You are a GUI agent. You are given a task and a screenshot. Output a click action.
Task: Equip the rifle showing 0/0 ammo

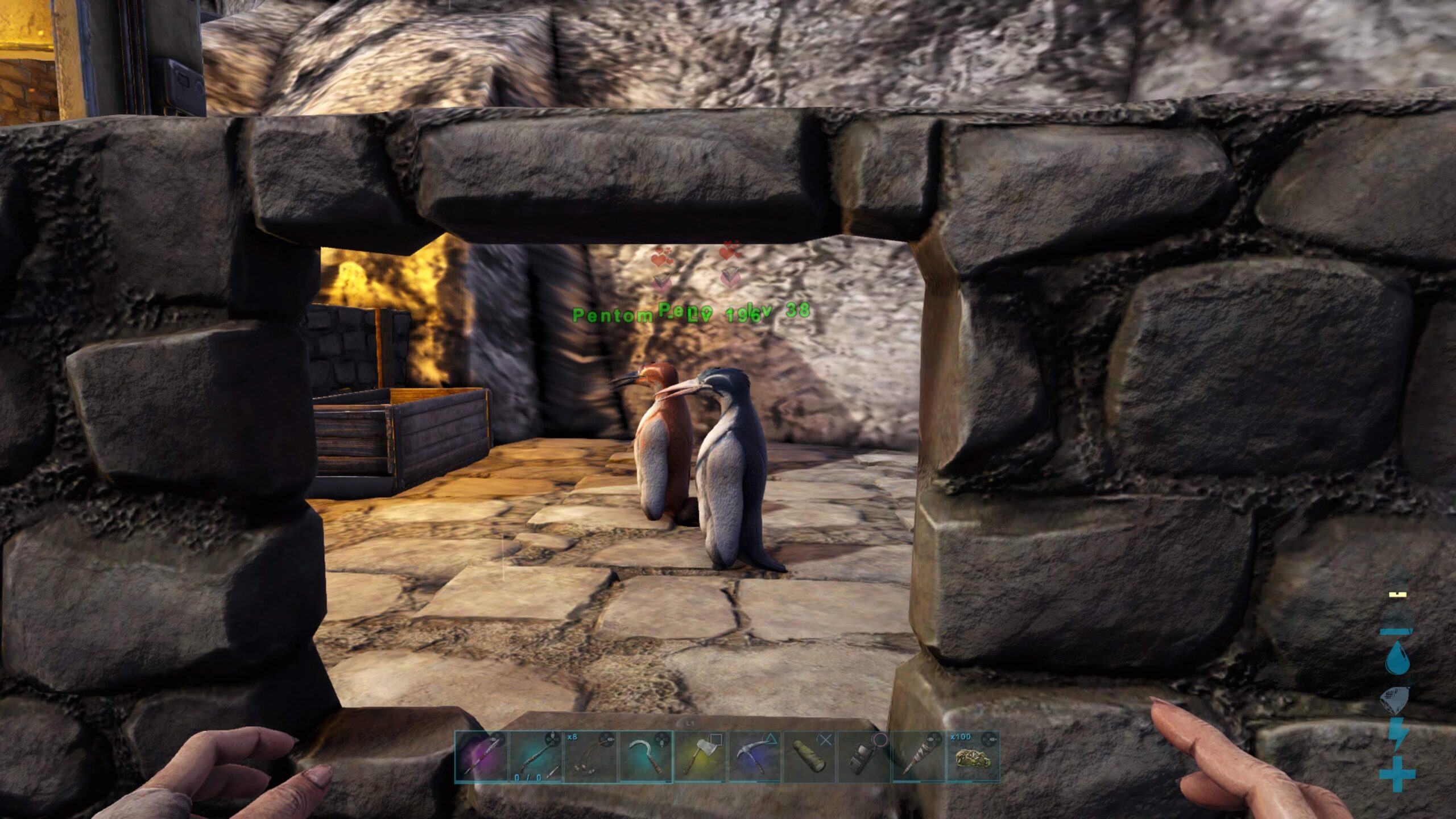pyautogui.click(x=536, y=756)
